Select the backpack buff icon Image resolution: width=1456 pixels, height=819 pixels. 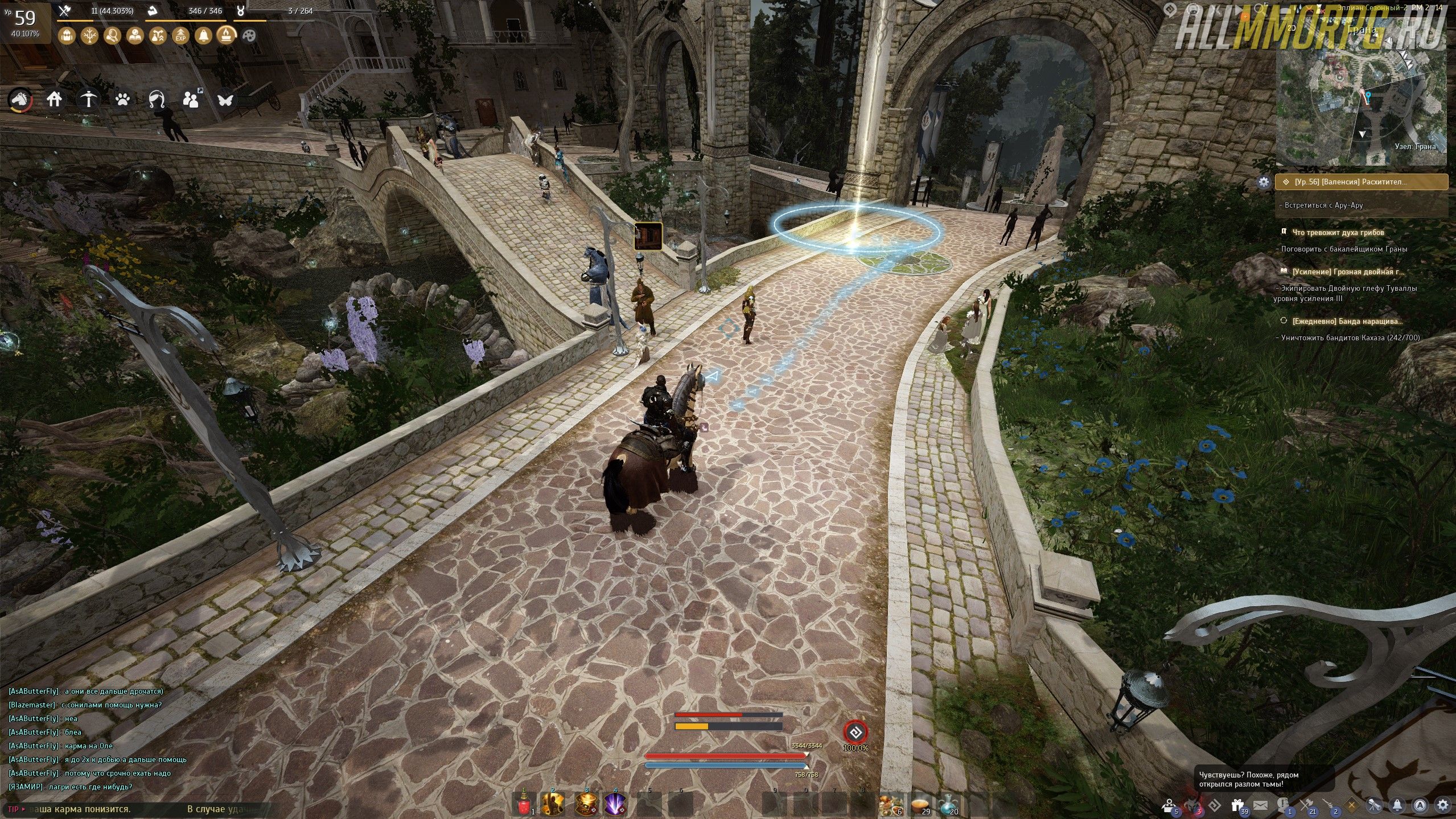pos(67,36)
